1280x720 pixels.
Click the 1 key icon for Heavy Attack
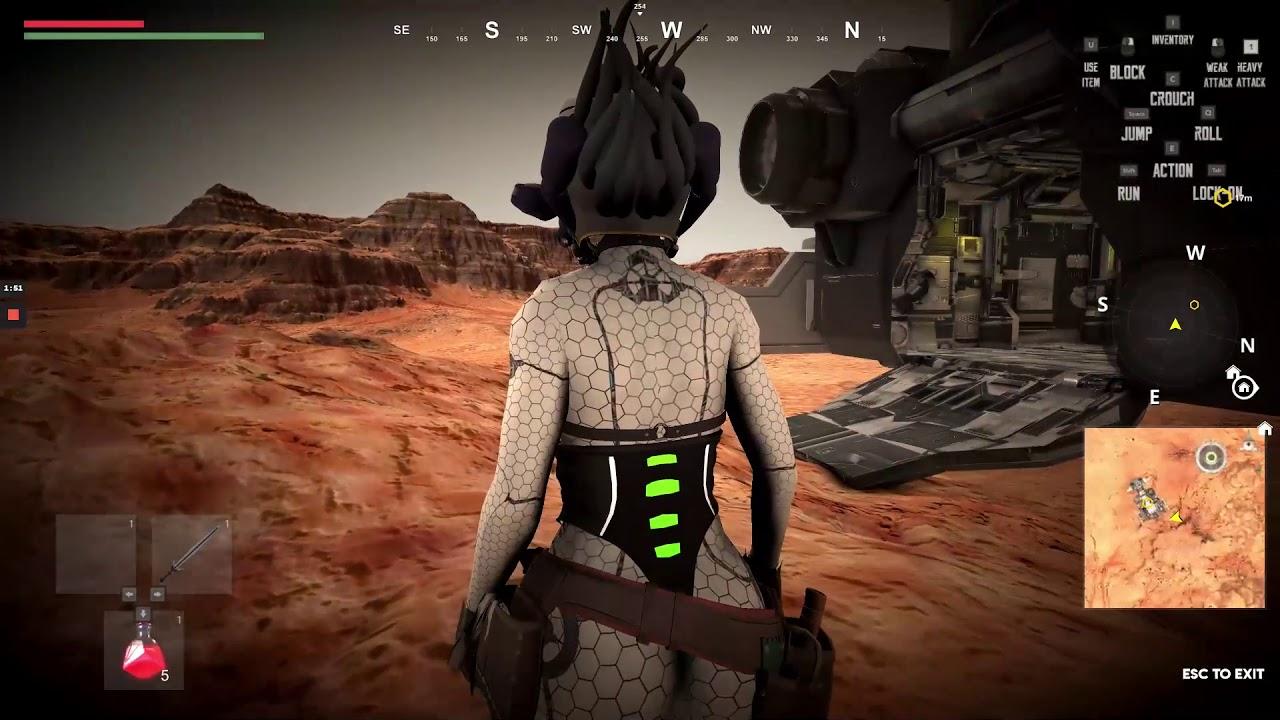tap(1251, 46)
